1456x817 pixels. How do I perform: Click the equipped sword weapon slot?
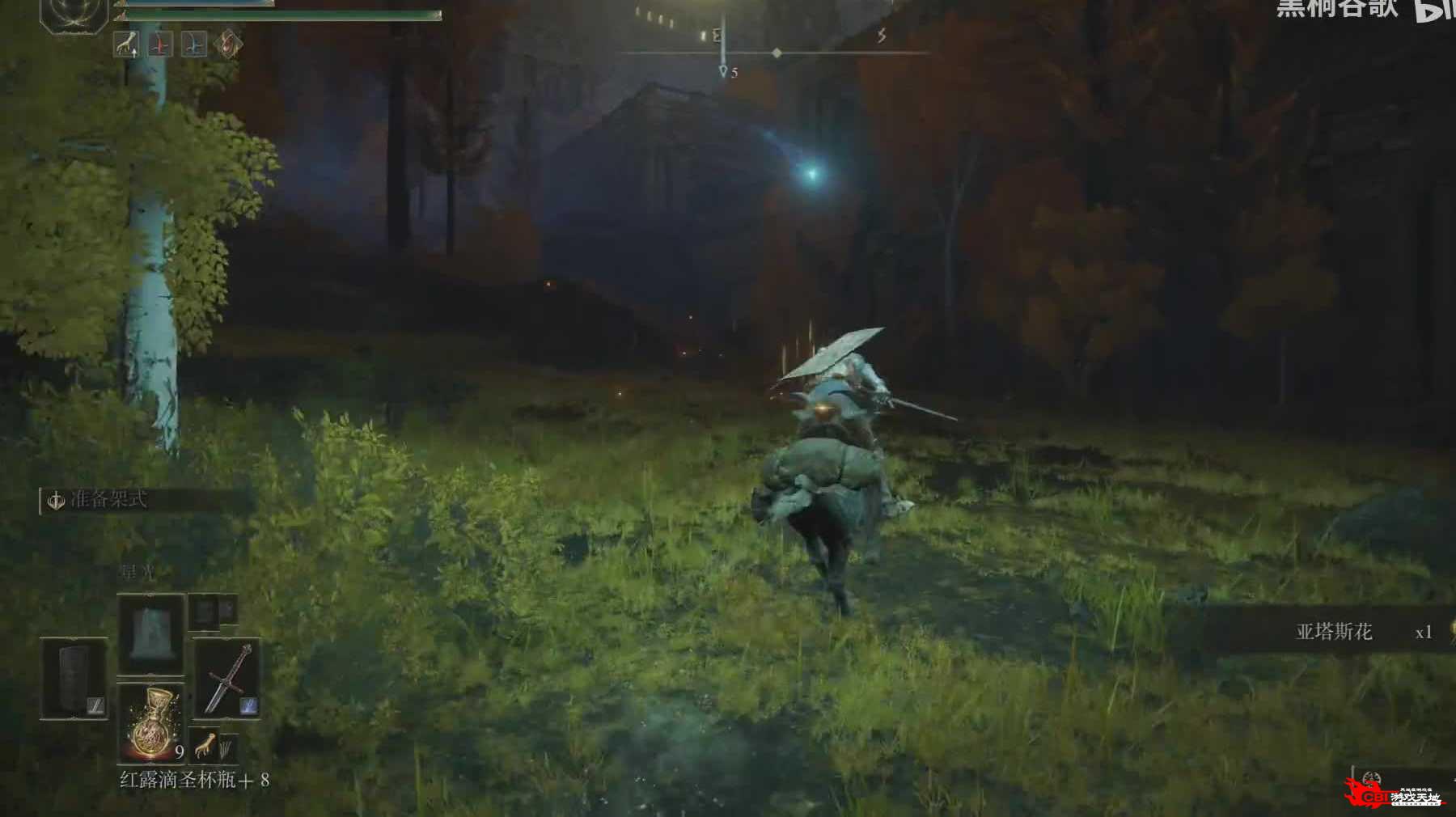[227, 678]
